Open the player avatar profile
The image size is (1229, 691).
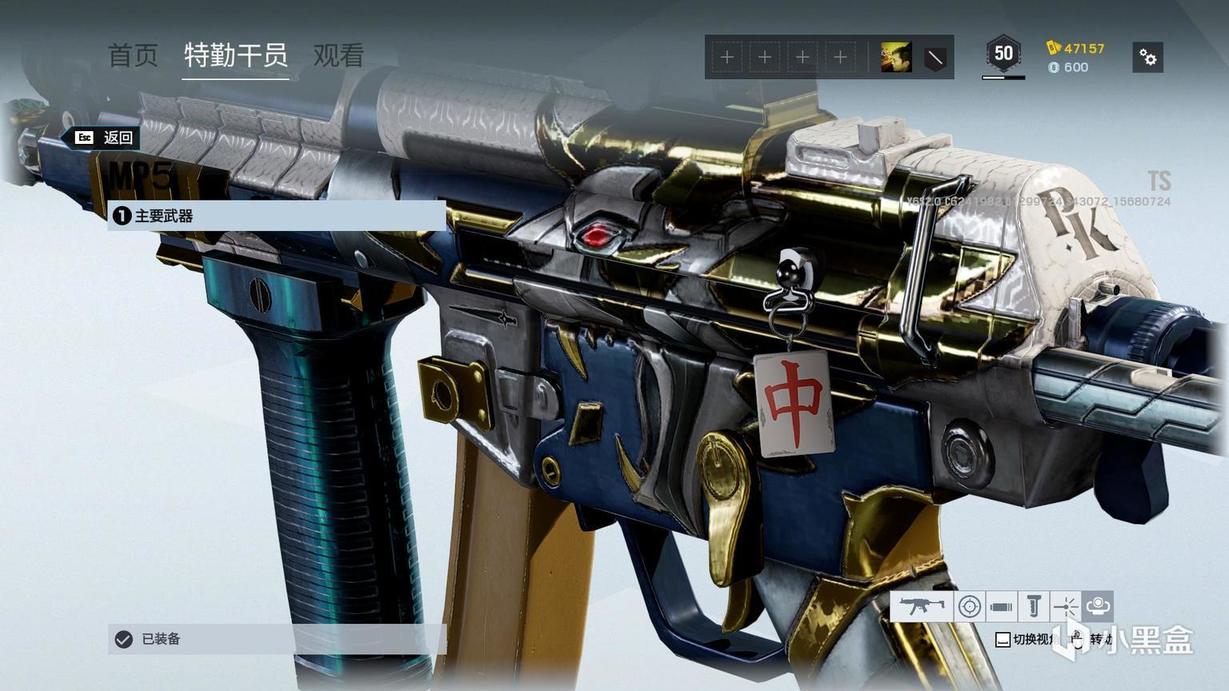tap(896, 57)
